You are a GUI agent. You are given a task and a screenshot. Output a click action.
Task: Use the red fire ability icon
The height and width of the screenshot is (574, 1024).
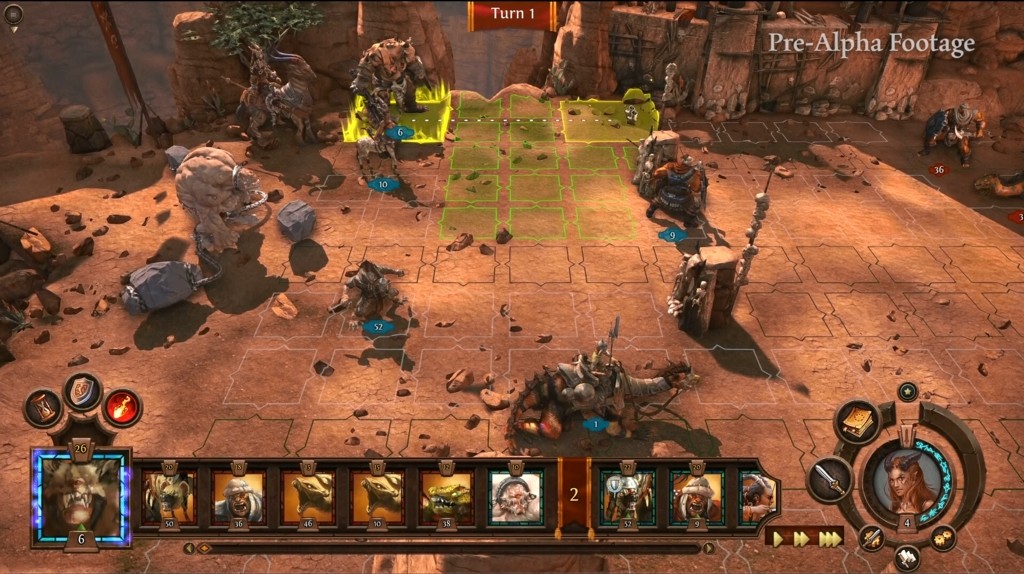[x=122, y=407]
